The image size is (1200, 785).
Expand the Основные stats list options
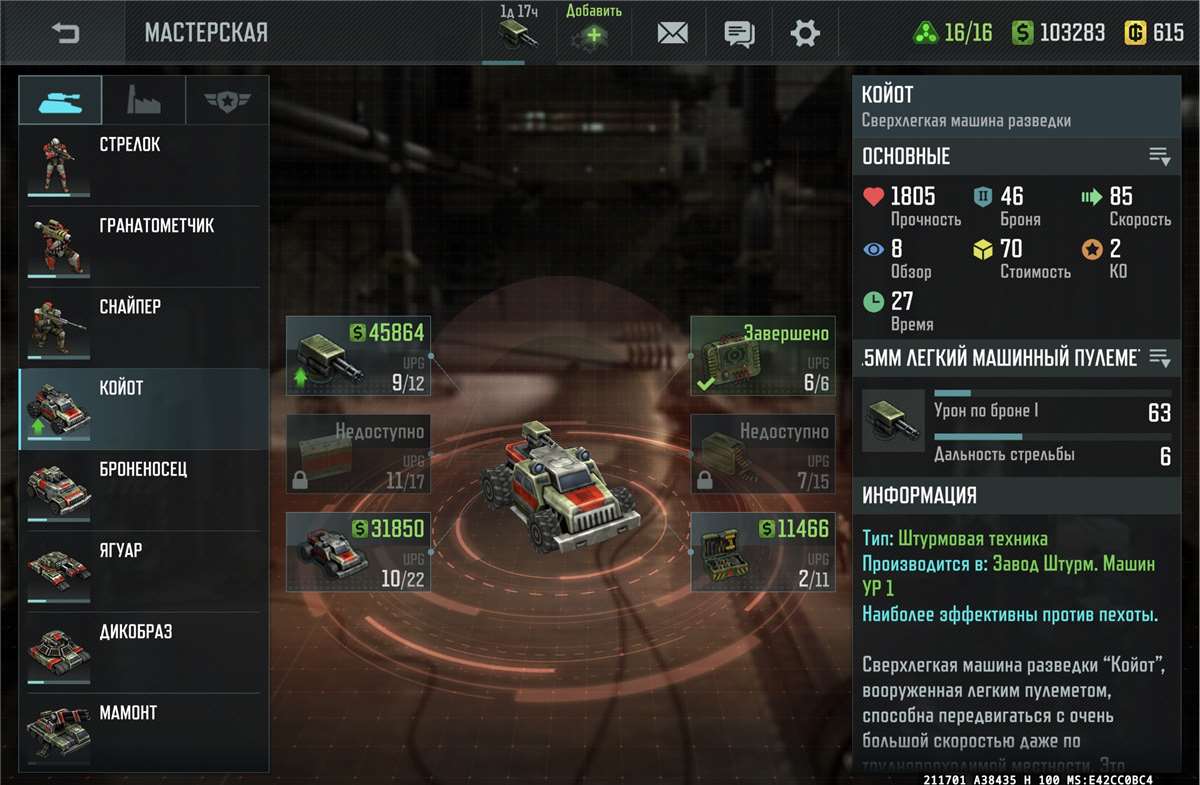(x=1159, y=156)
